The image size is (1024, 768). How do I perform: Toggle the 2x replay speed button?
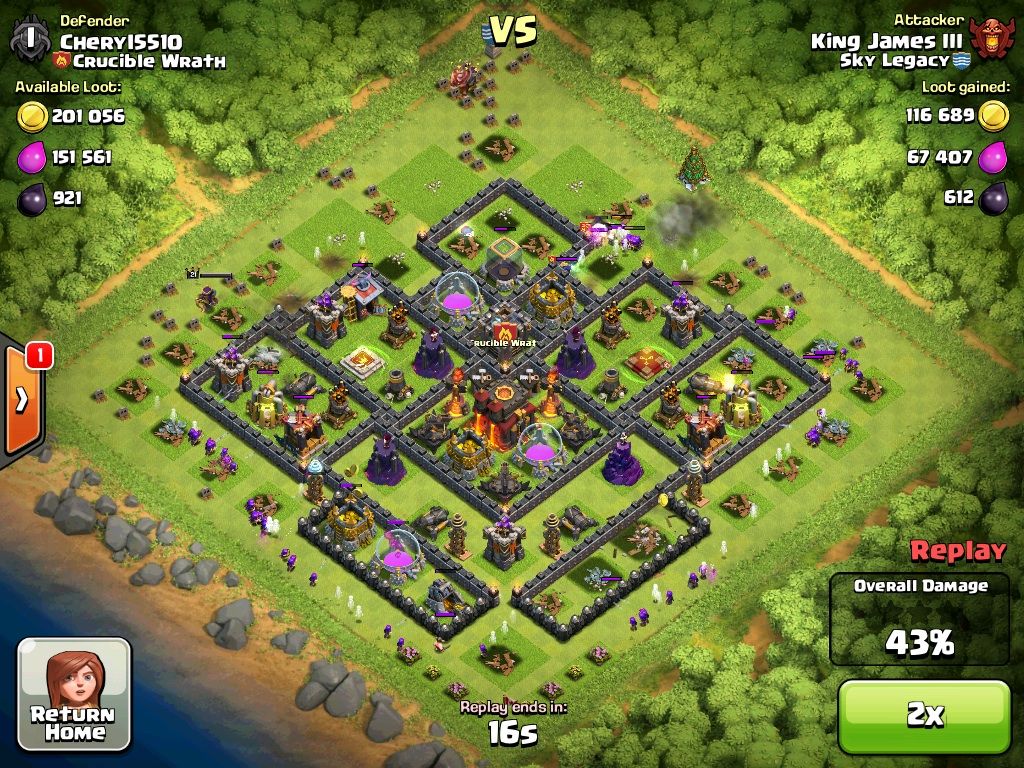coord(924,715)
